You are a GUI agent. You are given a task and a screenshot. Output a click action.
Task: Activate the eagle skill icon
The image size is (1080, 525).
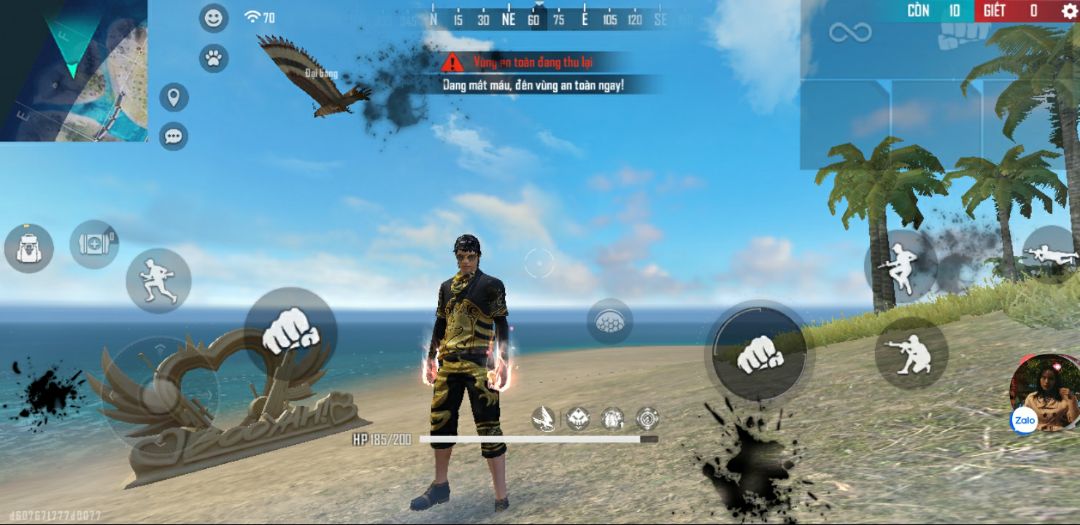(545, 418)
